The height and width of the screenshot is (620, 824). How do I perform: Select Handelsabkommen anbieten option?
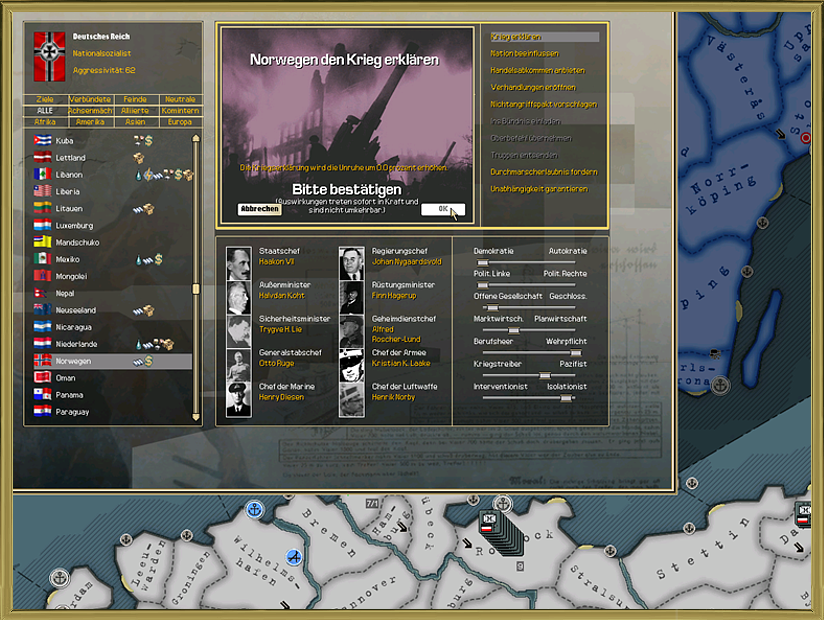(537, 70)
